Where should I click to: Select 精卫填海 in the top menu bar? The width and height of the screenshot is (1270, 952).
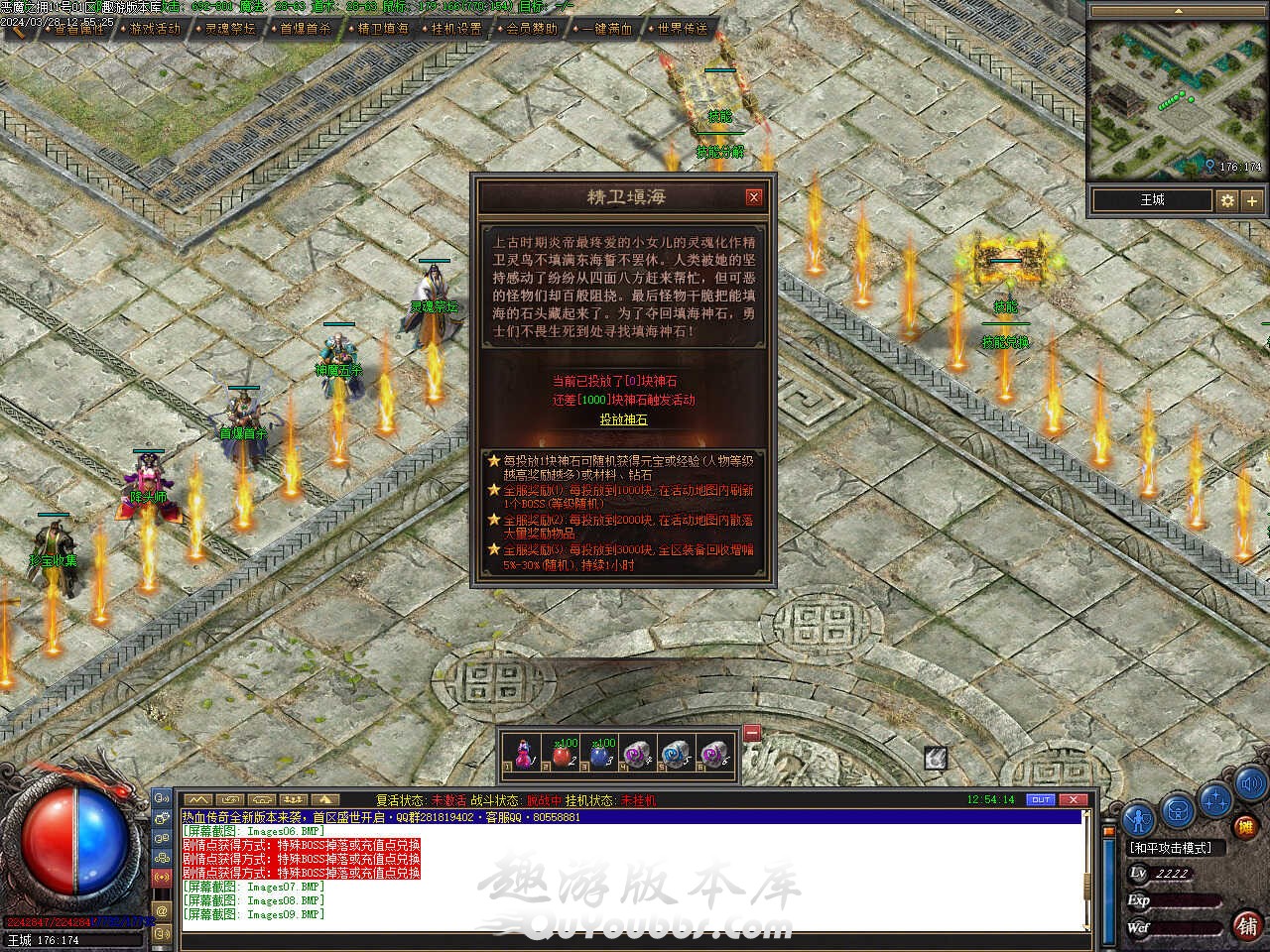pos(382,29)
